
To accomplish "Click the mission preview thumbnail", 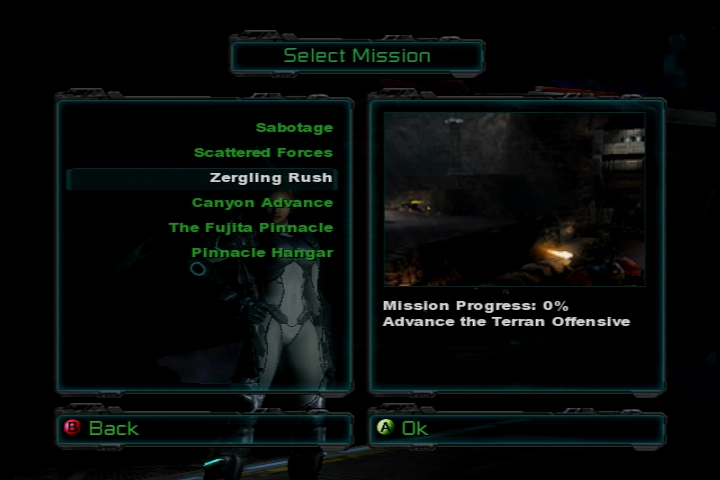I will coord(514,199).
